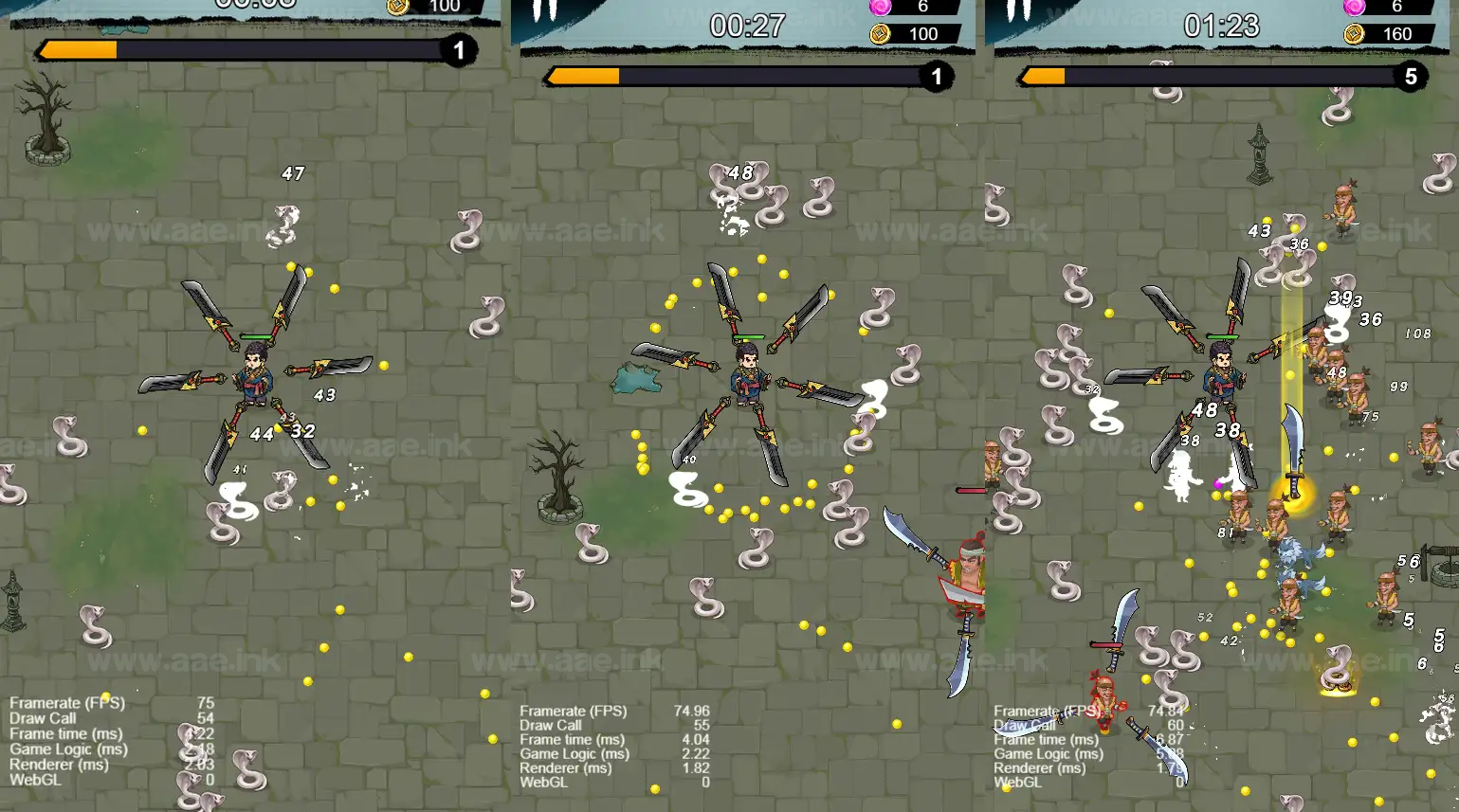Pause the game with the 01:23 timer

point(1018,10)
